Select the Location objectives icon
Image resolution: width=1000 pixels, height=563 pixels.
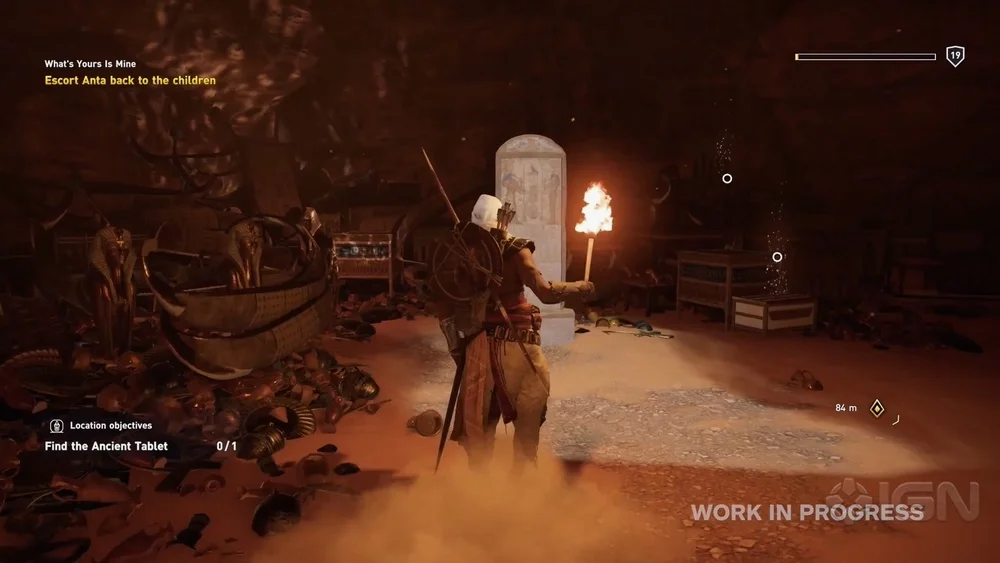pyautogui.click(x=57, y=426)
